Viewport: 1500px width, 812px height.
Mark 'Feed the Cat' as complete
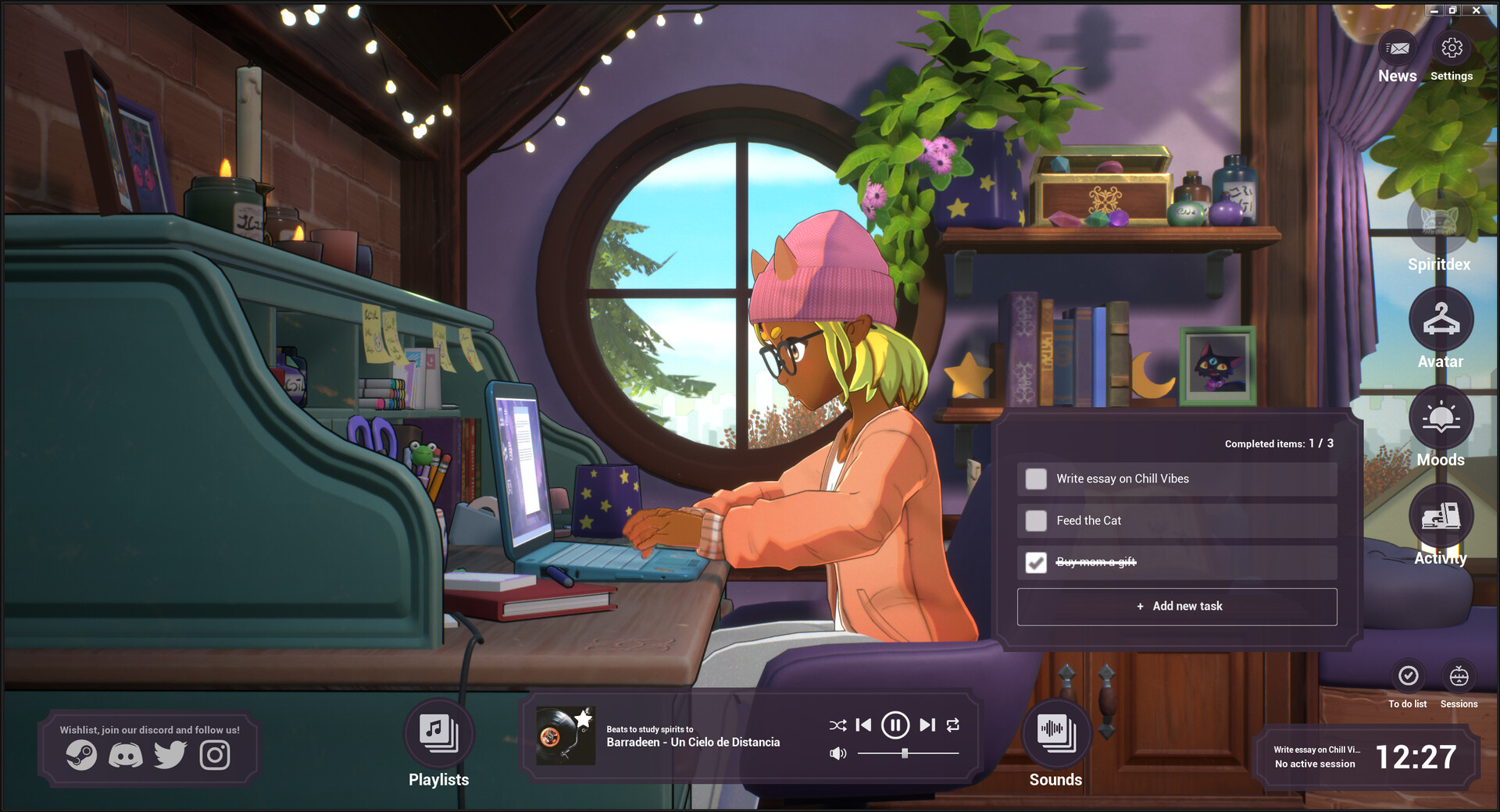click(1036, 521)
